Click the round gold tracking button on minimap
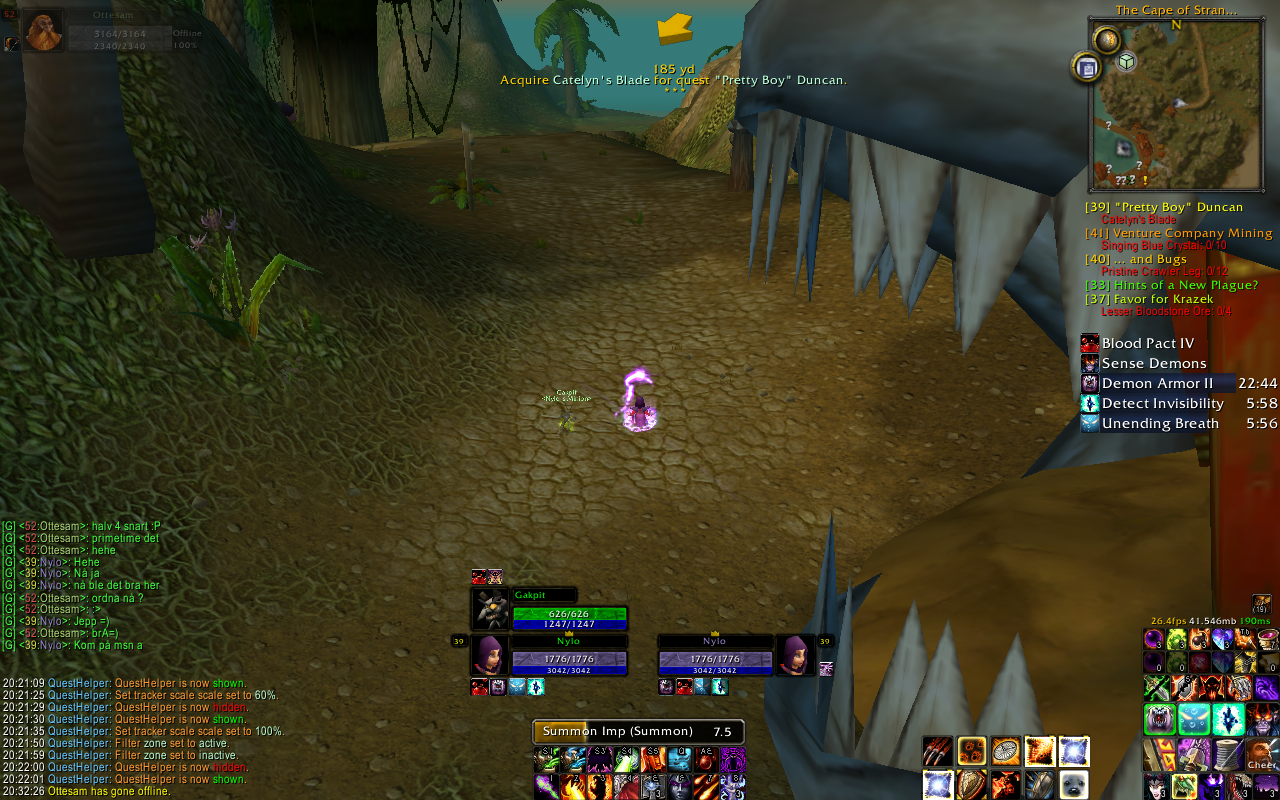 [x=1106, y=40]
